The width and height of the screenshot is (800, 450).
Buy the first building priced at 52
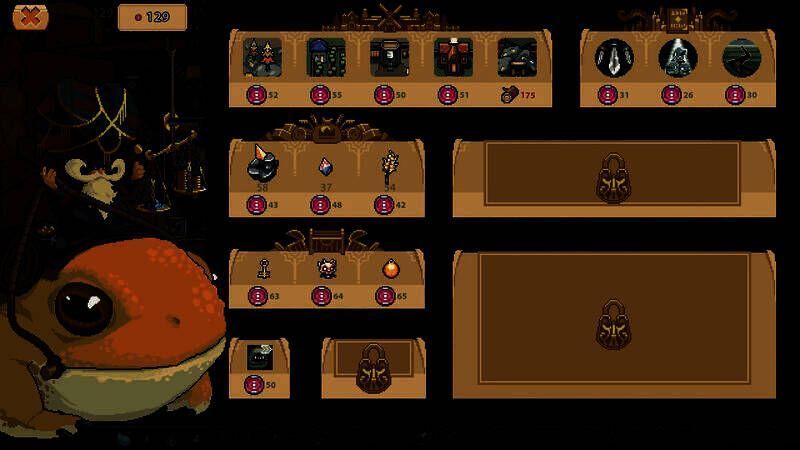[262, 58]
